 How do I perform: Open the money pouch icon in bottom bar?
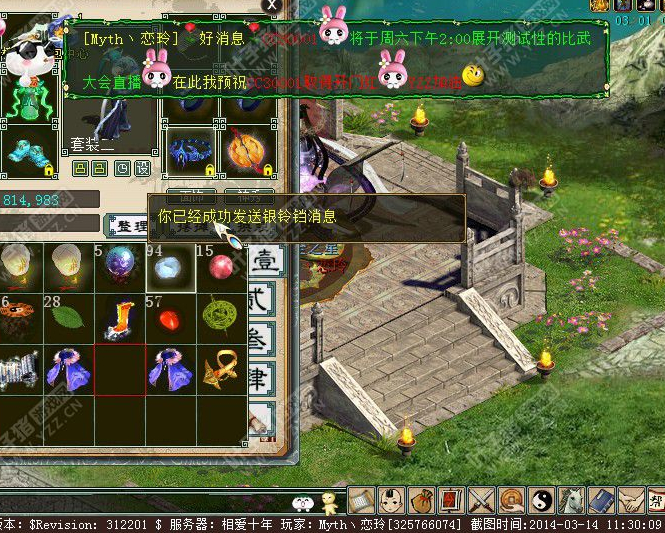tap(424, 499)
